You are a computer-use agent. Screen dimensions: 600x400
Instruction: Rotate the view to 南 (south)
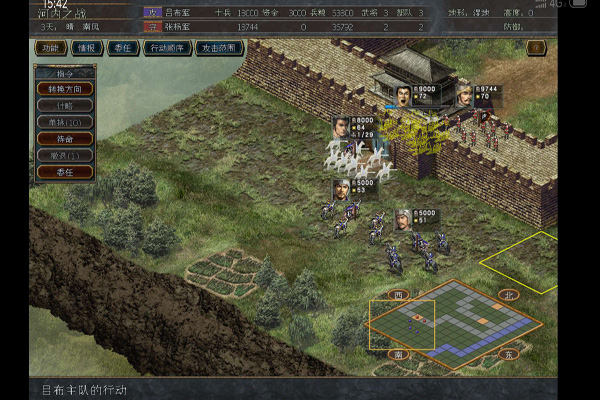(x=400, y=354)
